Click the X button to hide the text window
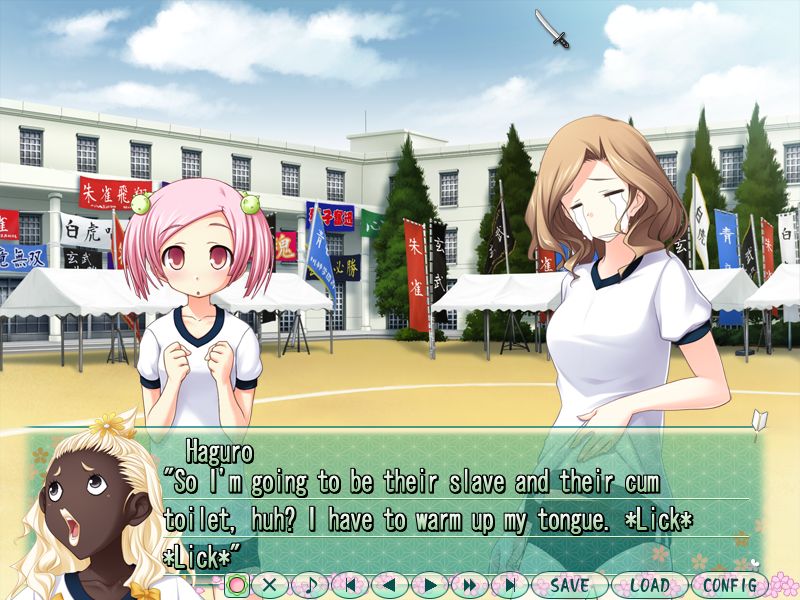The width and height of the screenshot is (800, 600). [x=269, y=585]
